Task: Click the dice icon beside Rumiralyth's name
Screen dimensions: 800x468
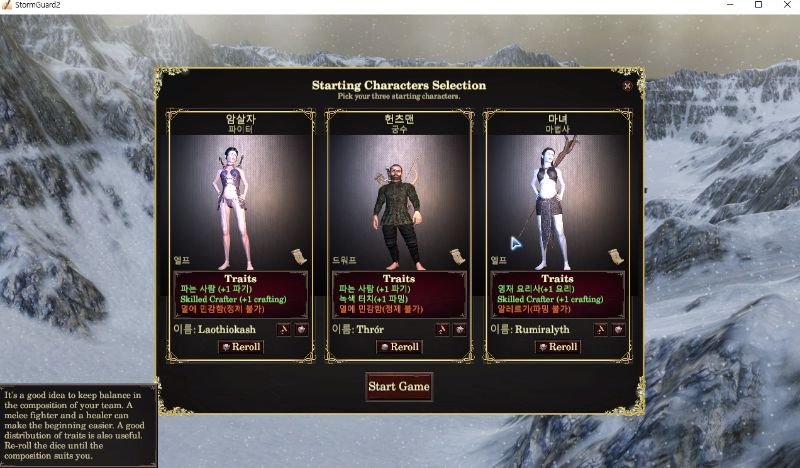Action: (x=617, y=329)
